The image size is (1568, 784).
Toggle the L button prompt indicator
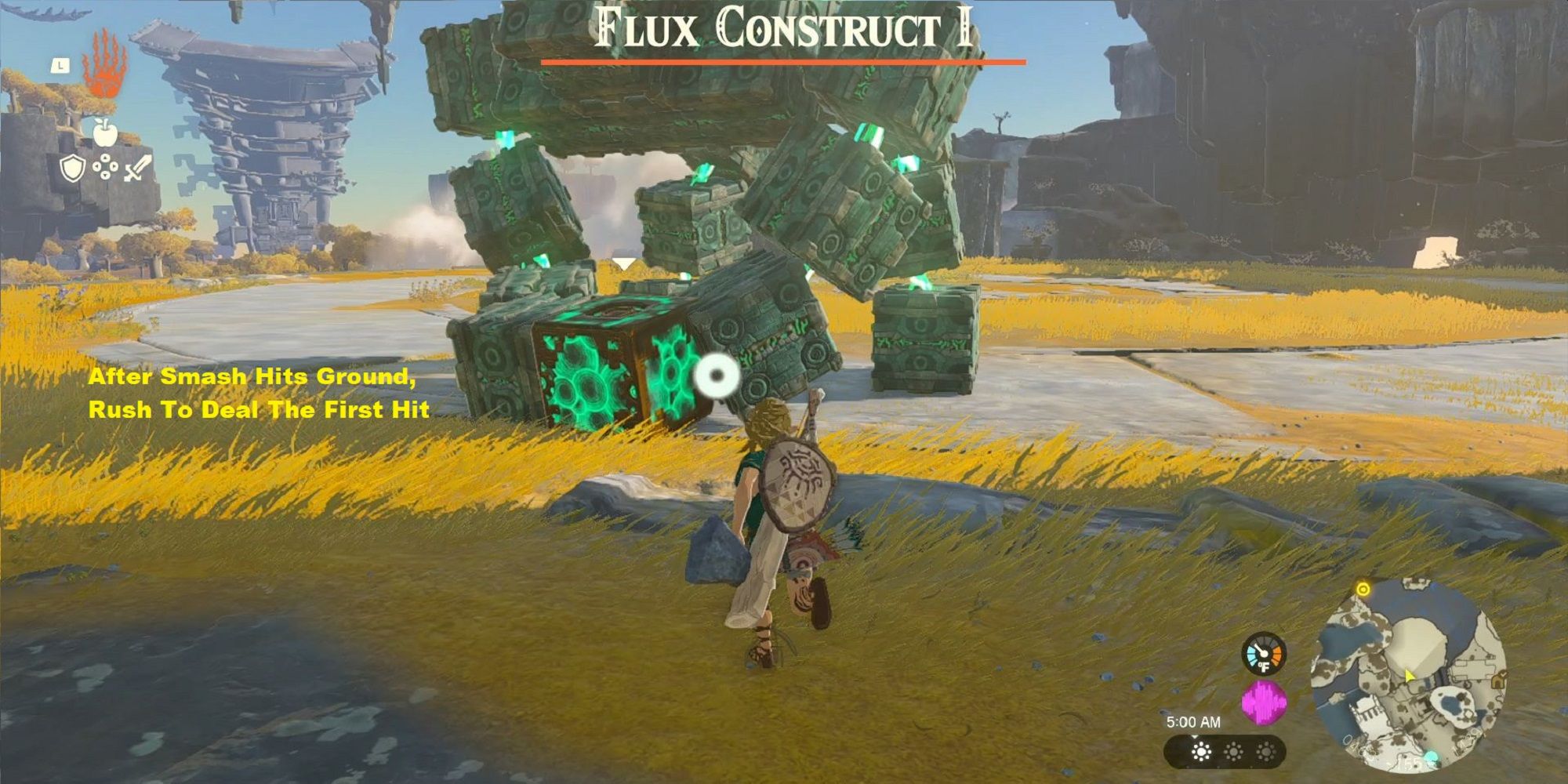point(60,66)
